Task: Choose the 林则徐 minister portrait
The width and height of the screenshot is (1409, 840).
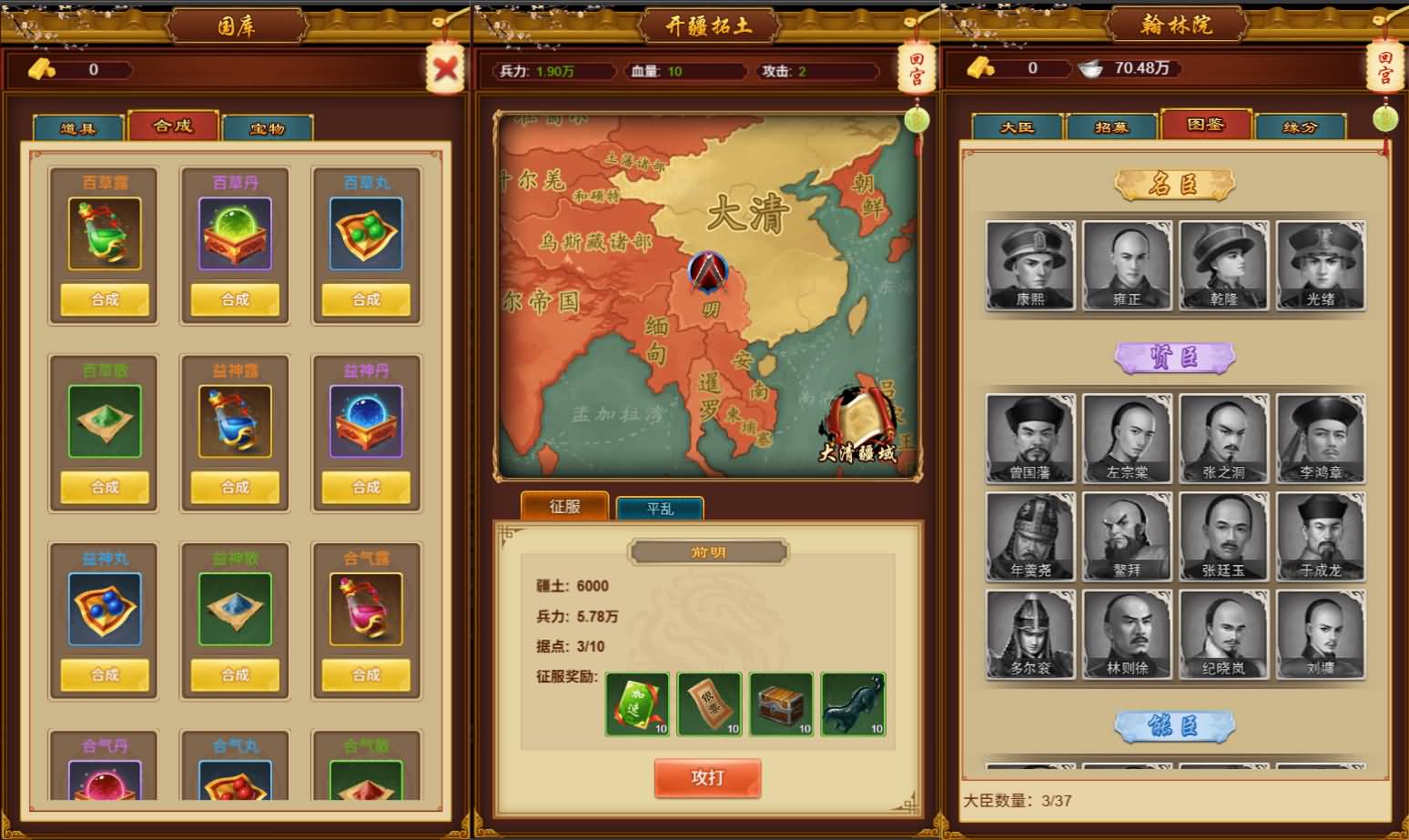Action: [x=1127, y=634]
